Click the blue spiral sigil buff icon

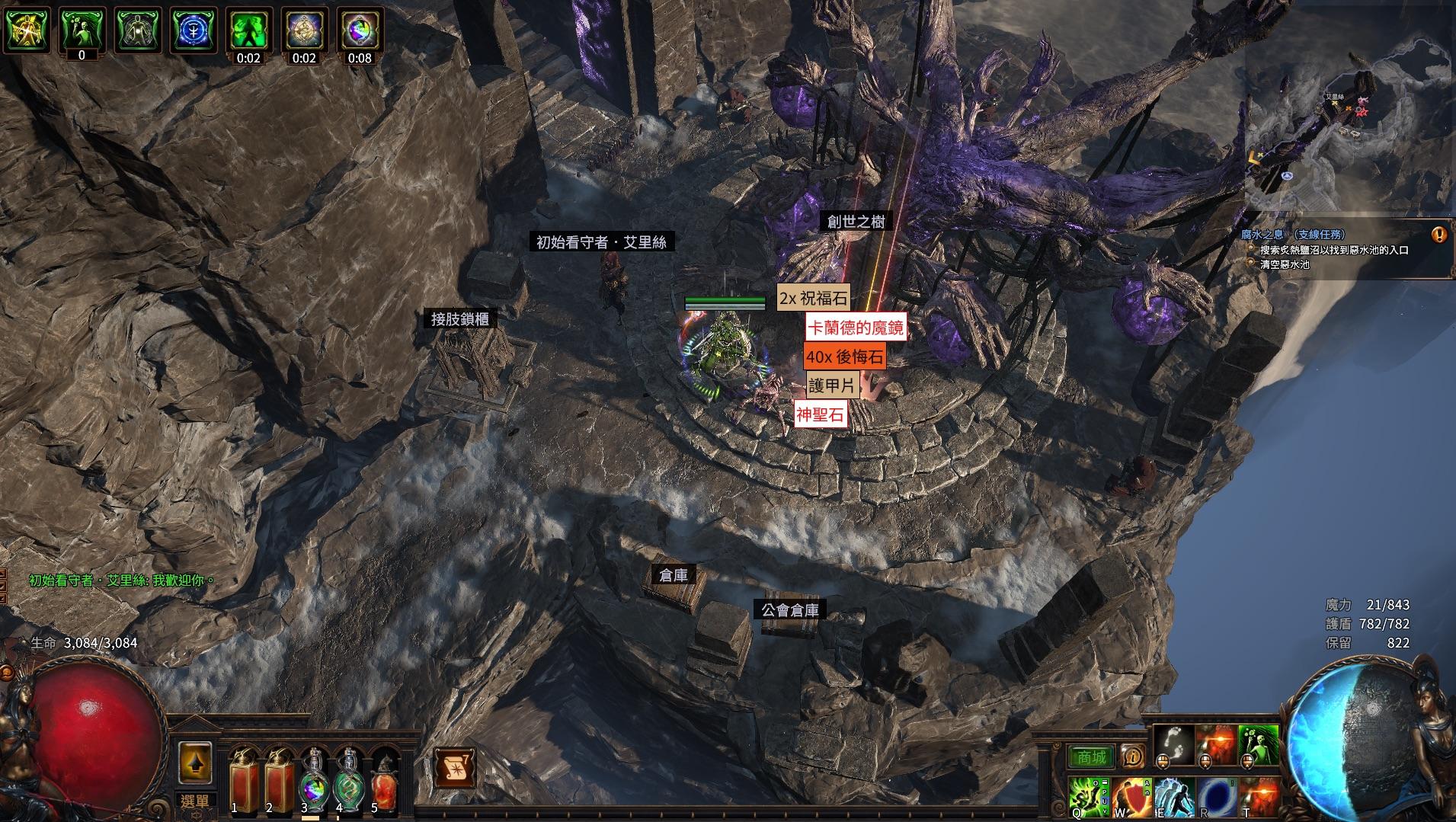pos(193,29)
